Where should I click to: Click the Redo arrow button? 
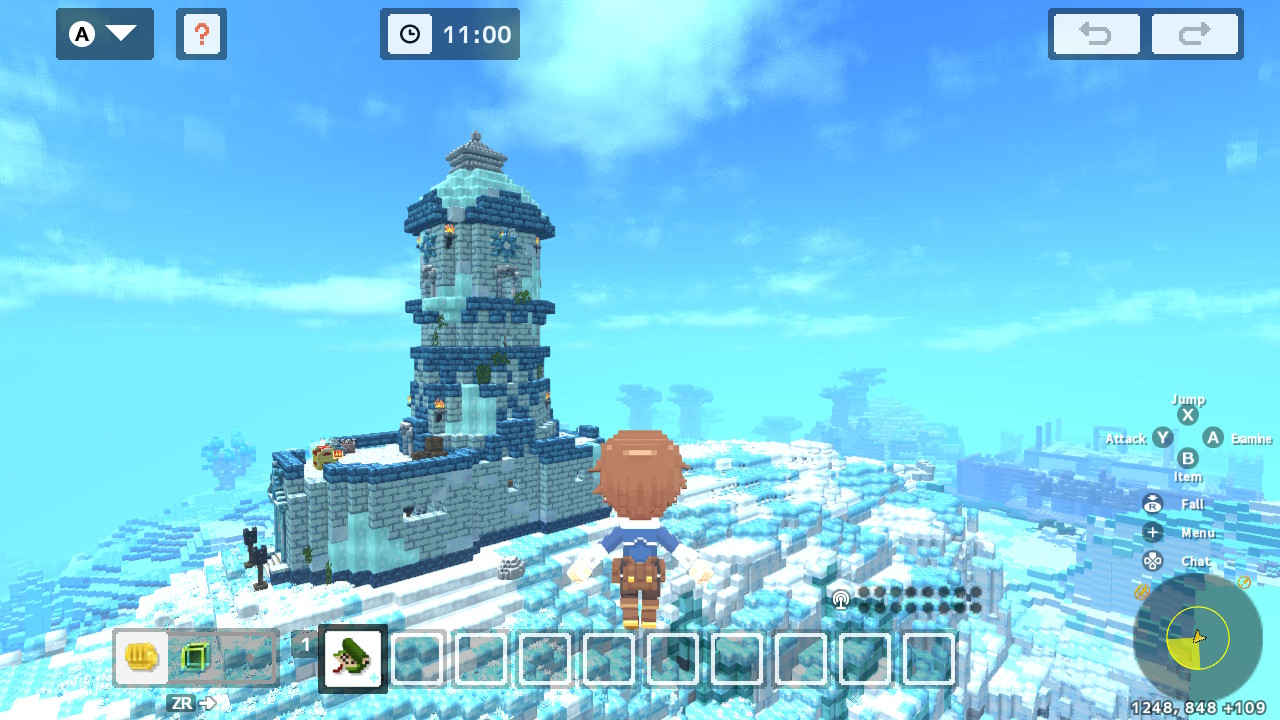[1196, 34]
